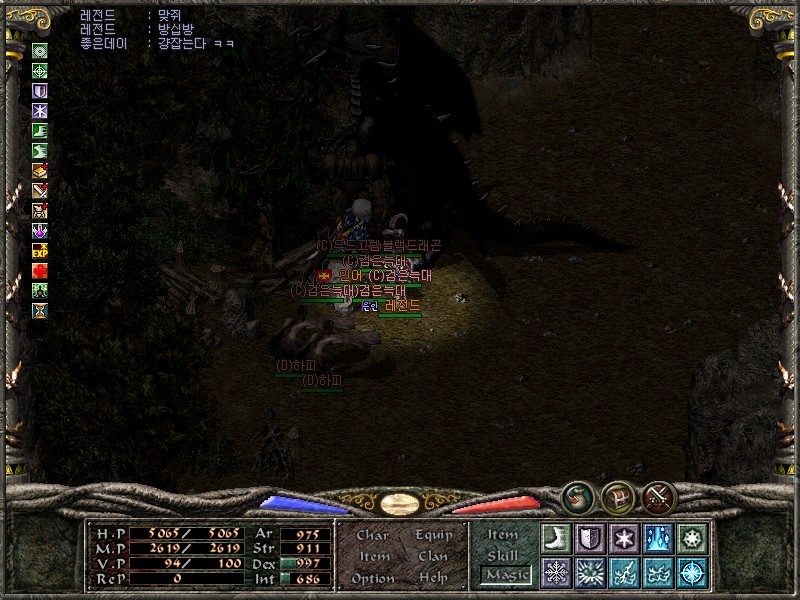
Task: Open the Help menu
Action: click(x=434, y=578)
